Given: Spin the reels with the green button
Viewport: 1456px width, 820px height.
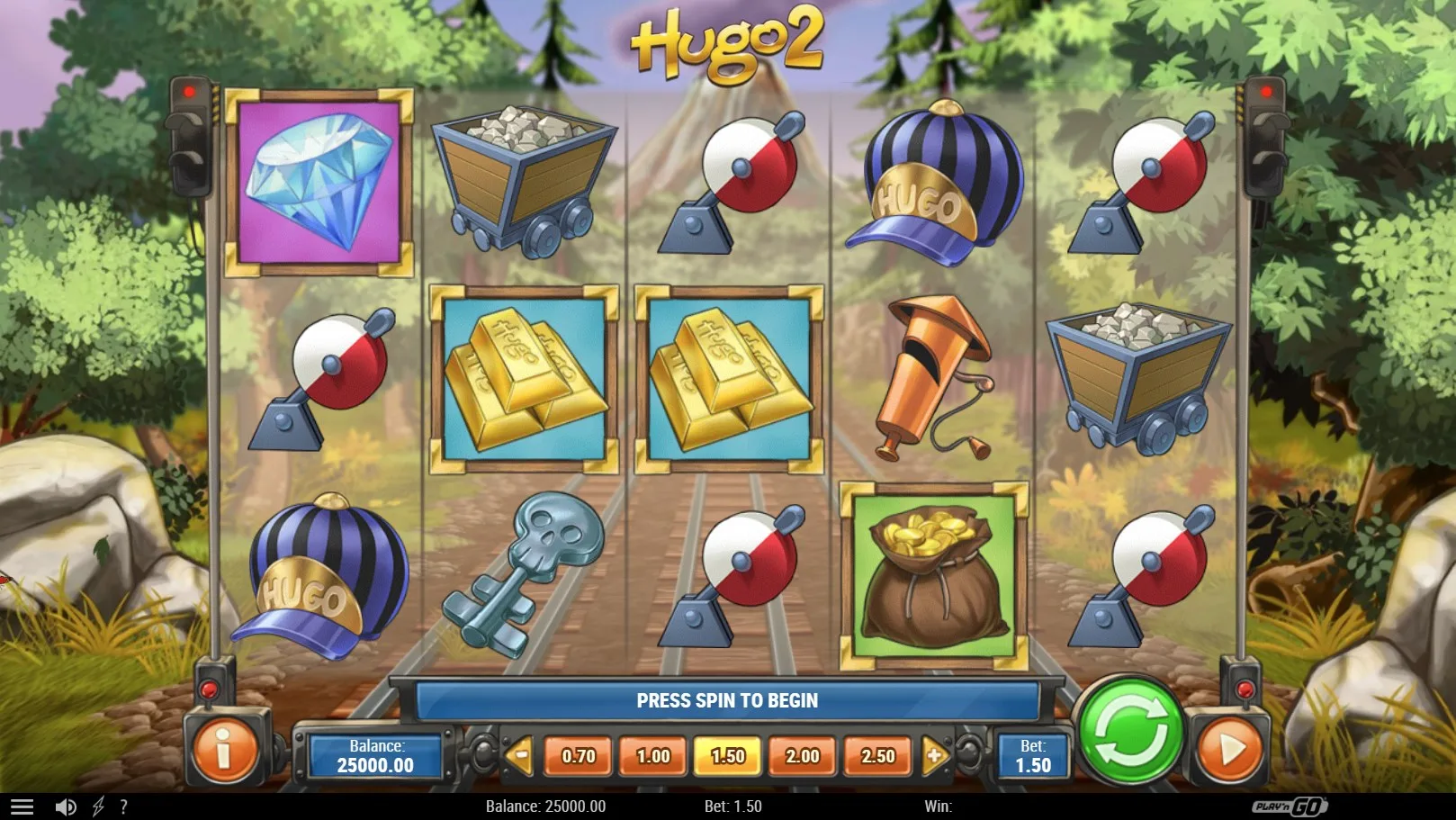Looking at the screenshot, I should point(1130,732).
